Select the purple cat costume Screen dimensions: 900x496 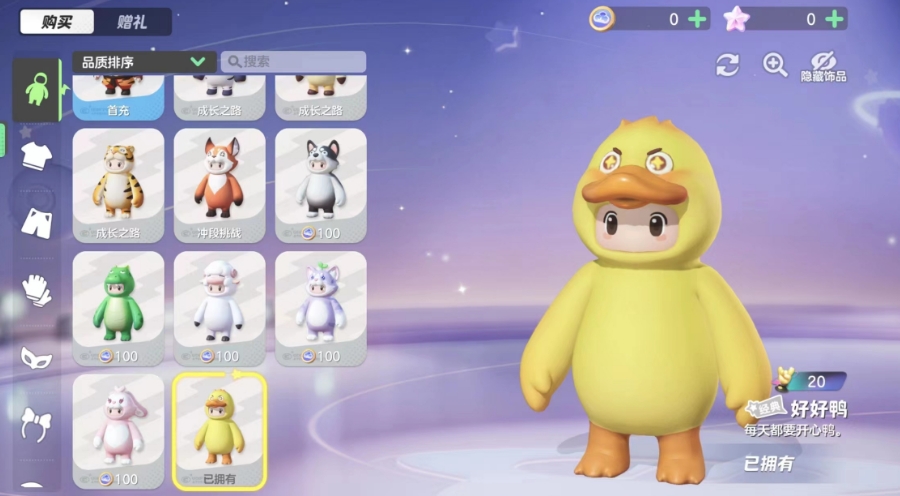[320, 308]
